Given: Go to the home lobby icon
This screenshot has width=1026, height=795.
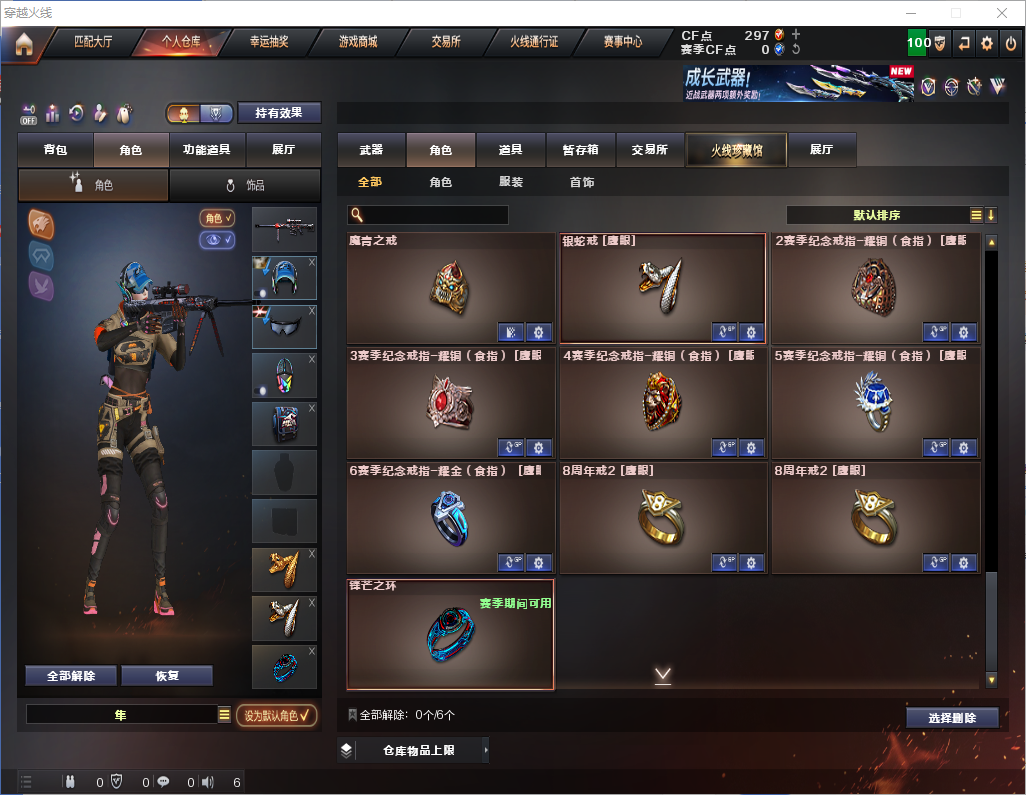Looking at the screenshot, I should pos(24,44).
